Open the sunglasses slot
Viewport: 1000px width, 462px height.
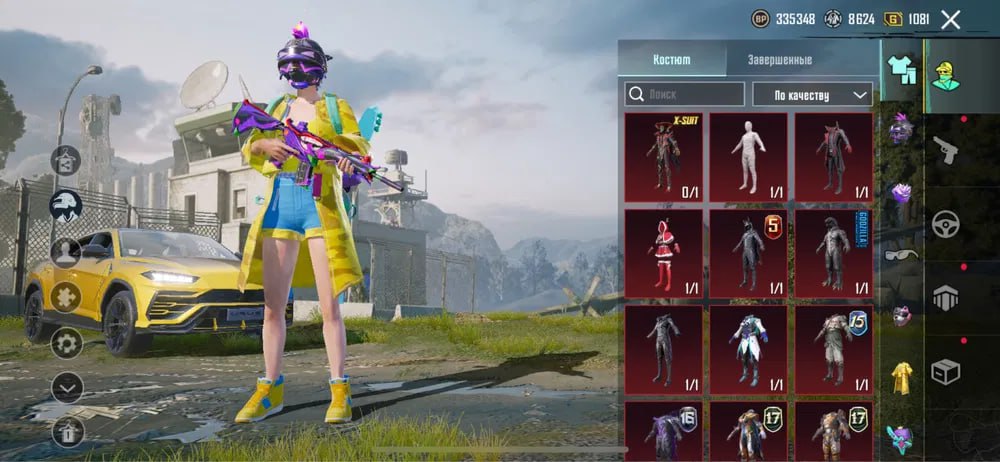[902, 255]
